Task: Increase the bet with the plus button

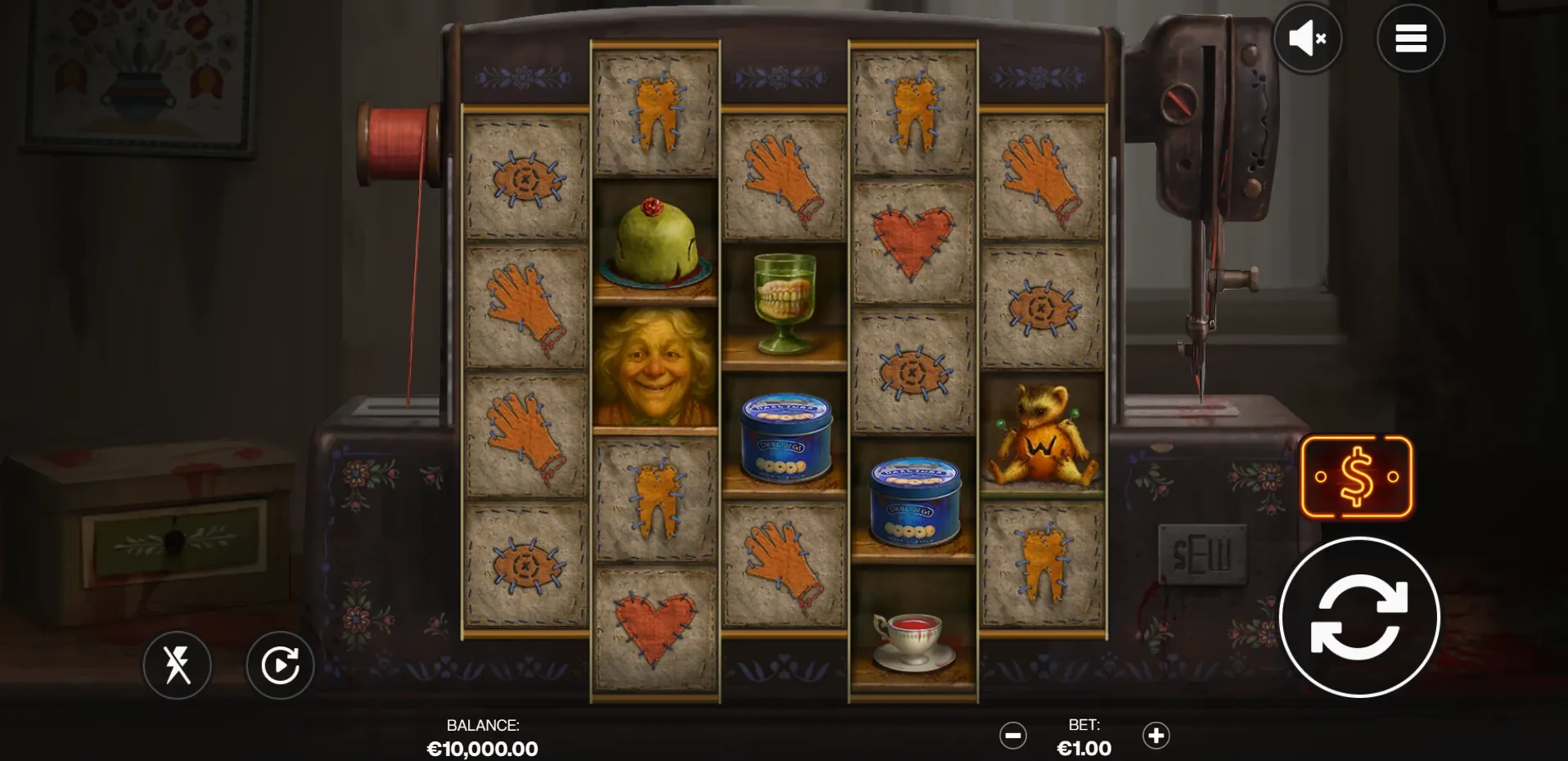Action: pos(1156,736)
